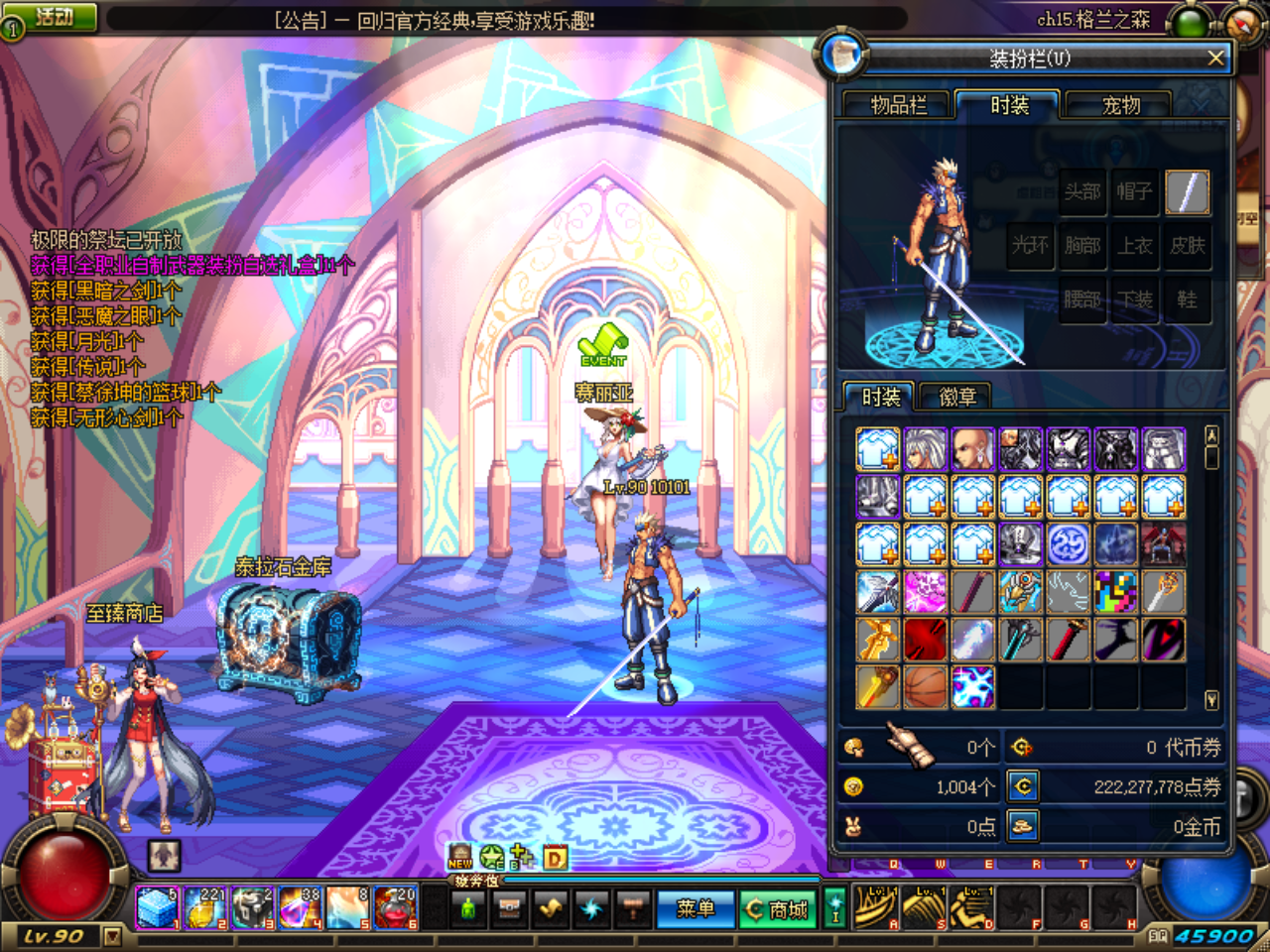The image size is (1270, 952).
Task: Click the inventory scrollbar down arrow marked Y
Action: tap(1212, 700)
